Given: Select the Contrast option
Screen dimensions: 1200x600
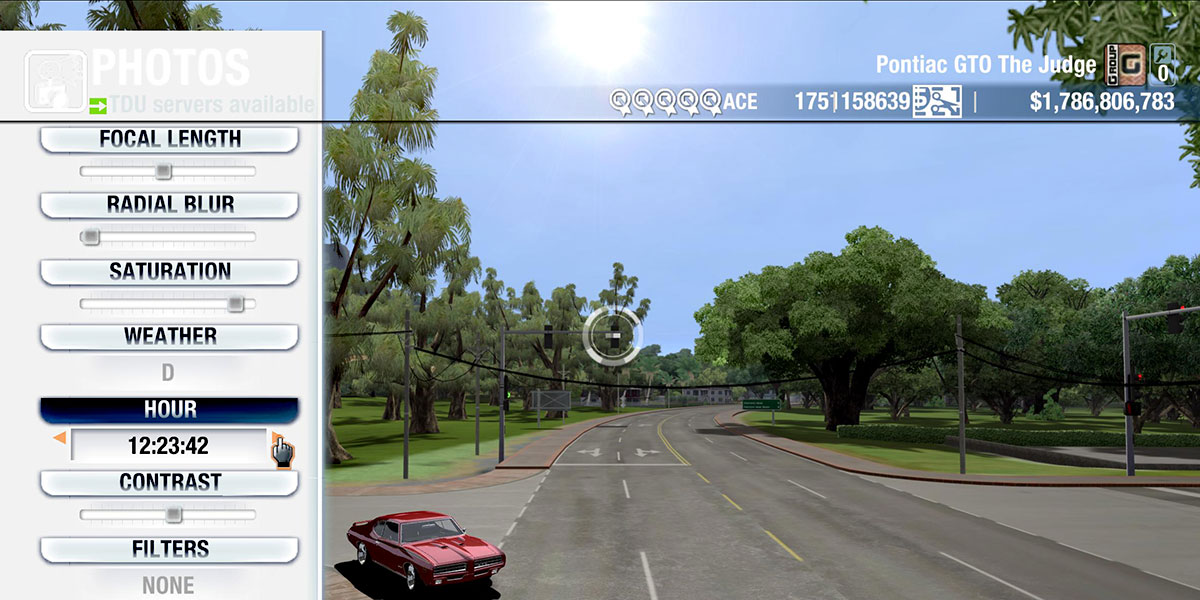Looking at the screenshot, I should (169, 483).
